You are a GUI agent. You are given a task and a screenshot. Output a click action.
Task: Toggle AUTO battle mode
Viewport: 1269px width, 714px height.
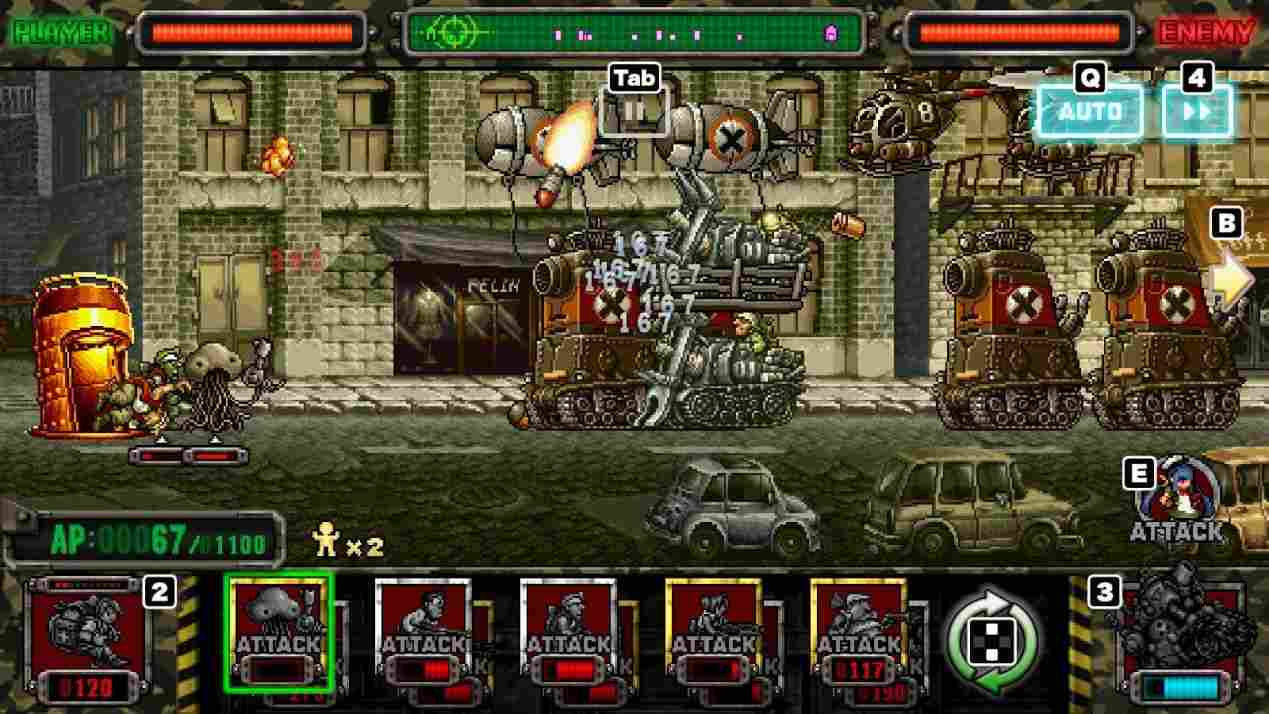click(1089, 111)
